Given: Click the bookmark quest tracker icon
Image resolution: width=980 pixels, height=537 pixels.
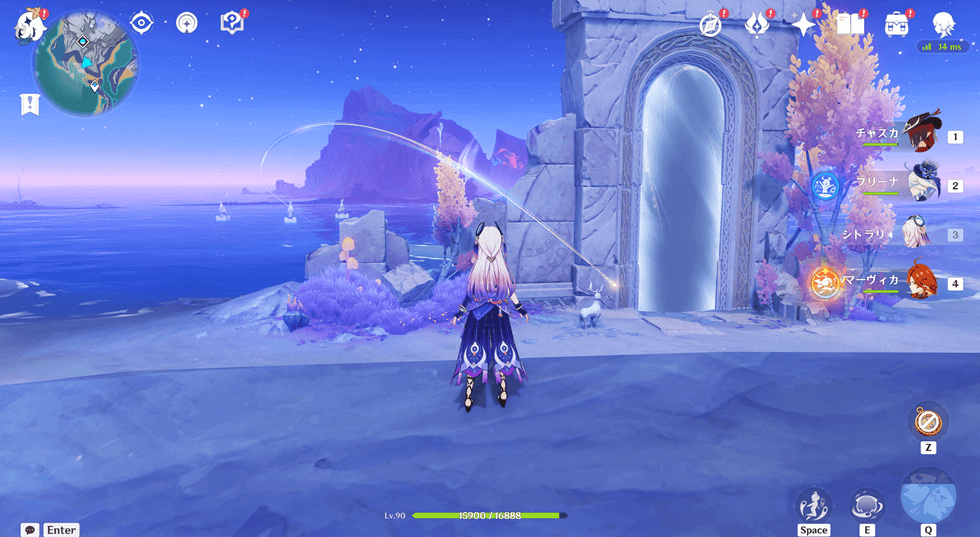Looking at the screenshot, I should coord(29,104).
